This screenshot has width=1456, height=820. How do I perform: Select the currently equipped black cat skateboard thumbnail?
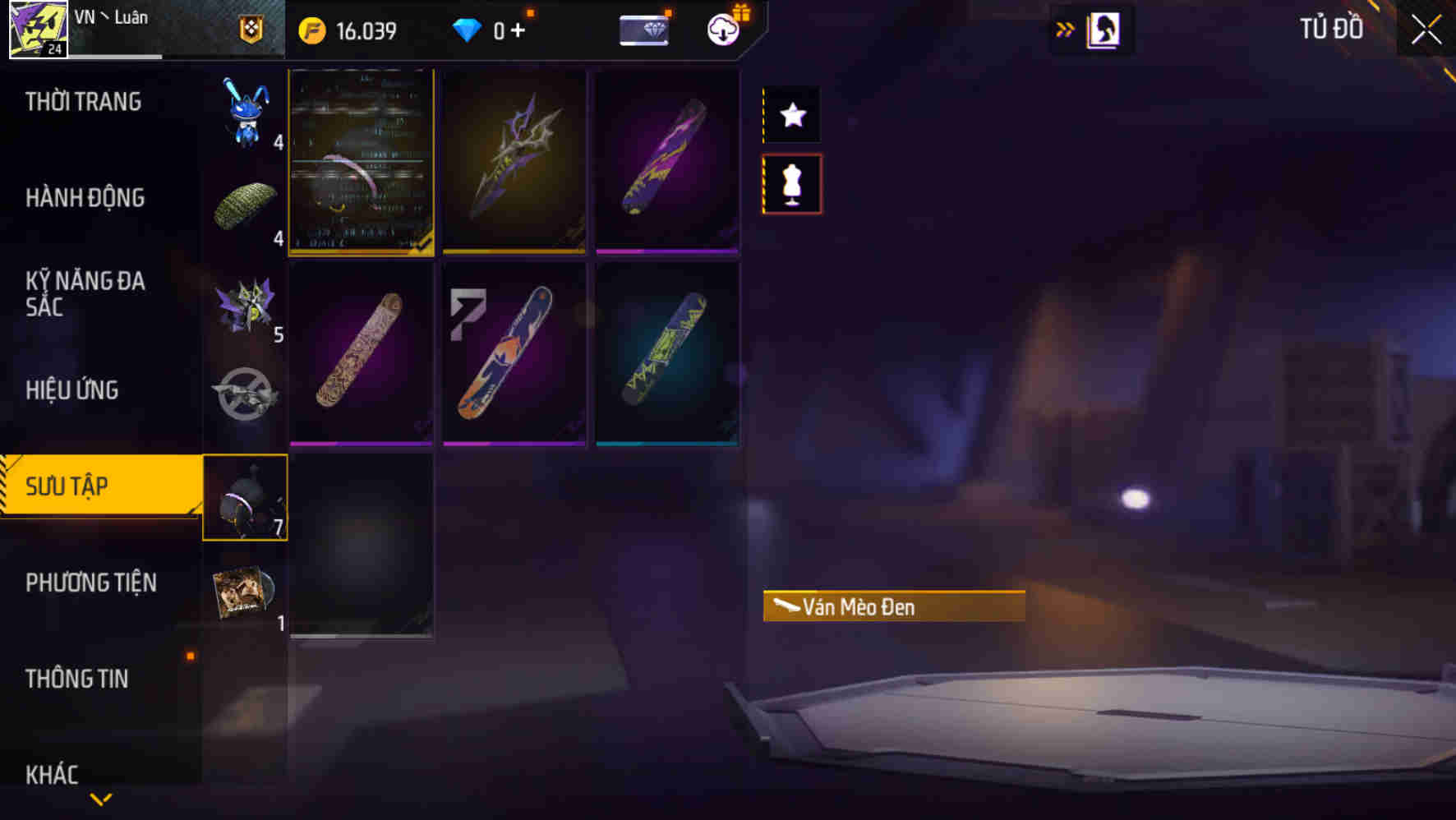point(362,163)
